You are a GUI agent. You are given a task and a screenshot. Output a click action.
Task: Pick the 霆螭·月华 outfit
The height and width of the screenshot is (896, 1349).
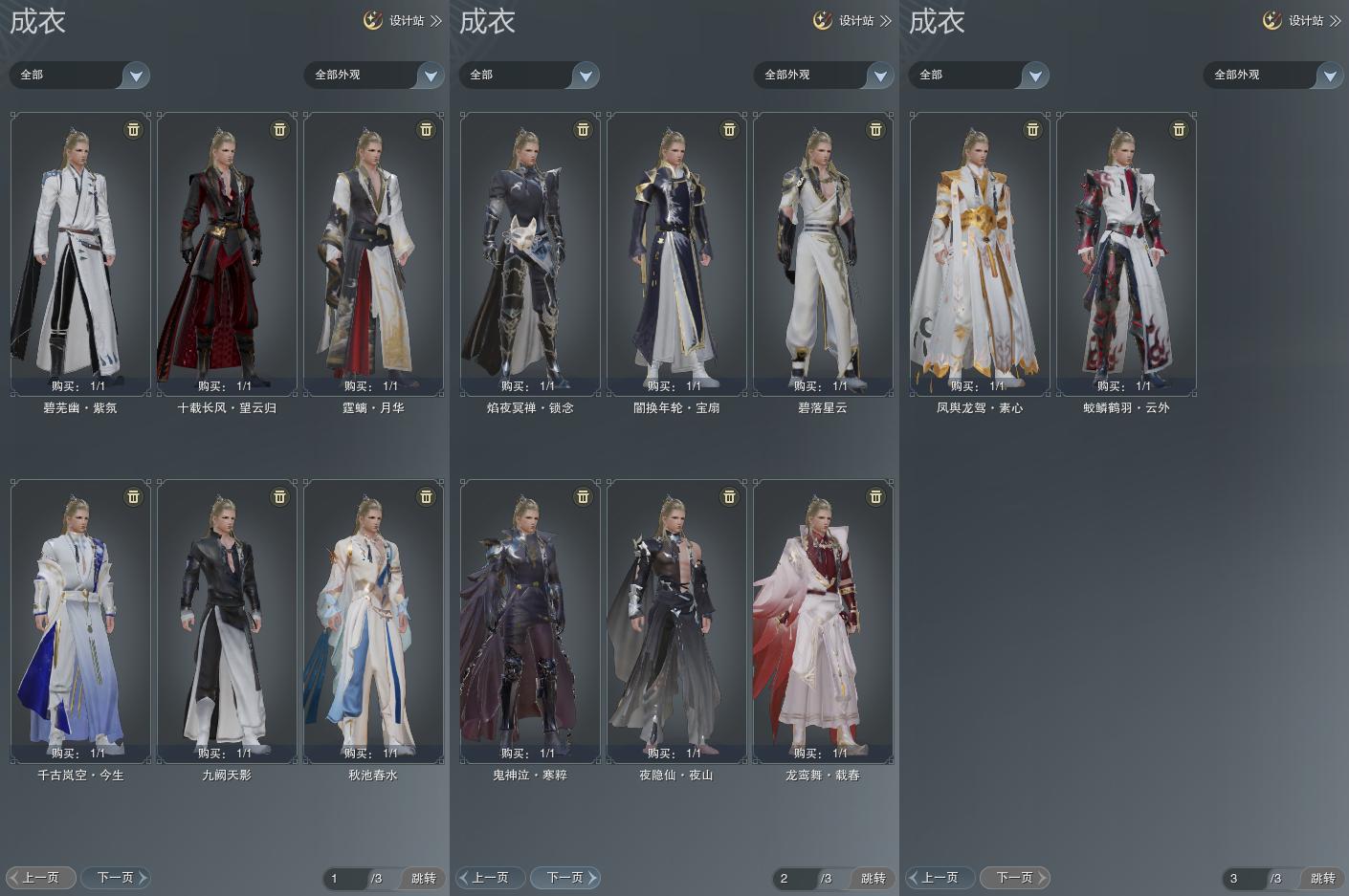373,253
